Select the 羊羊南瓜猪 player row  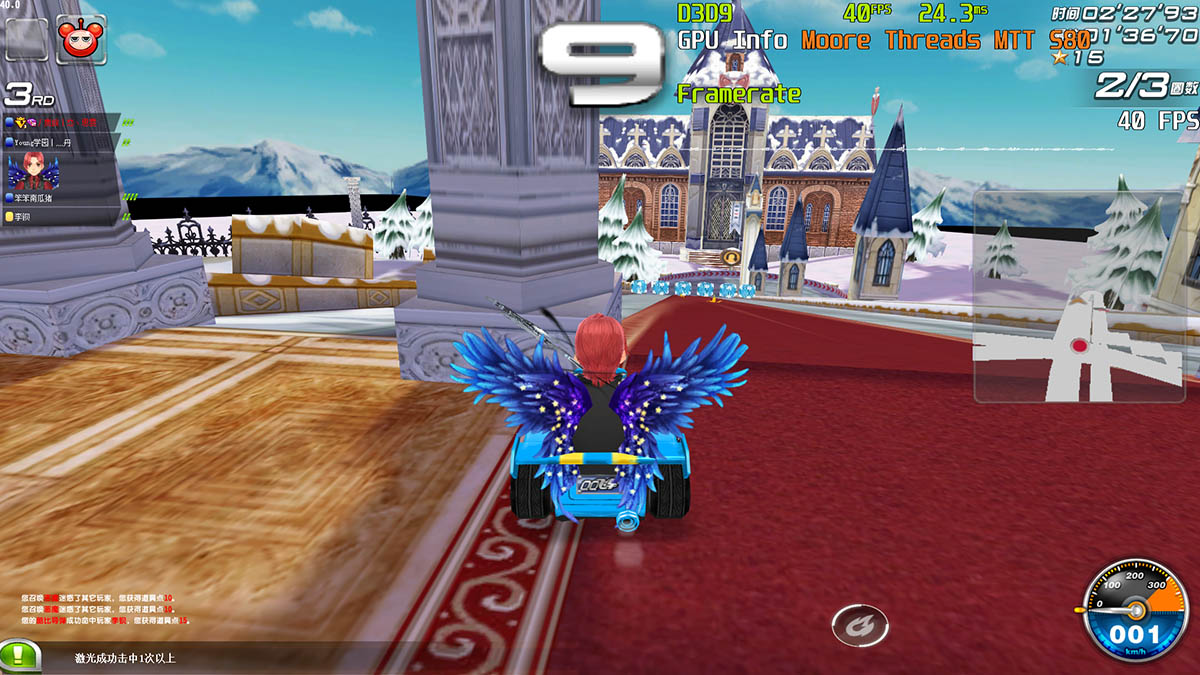[x=60, y=199]
